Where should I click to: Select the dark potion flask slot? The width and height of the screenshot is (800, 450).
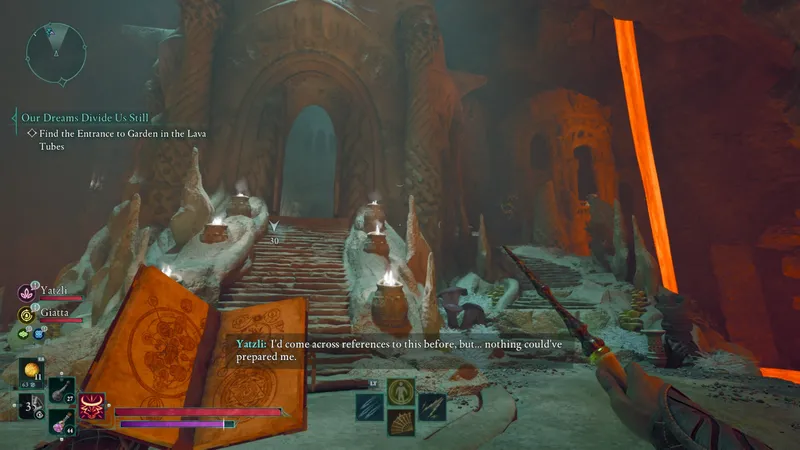click(x=62, y=388)
